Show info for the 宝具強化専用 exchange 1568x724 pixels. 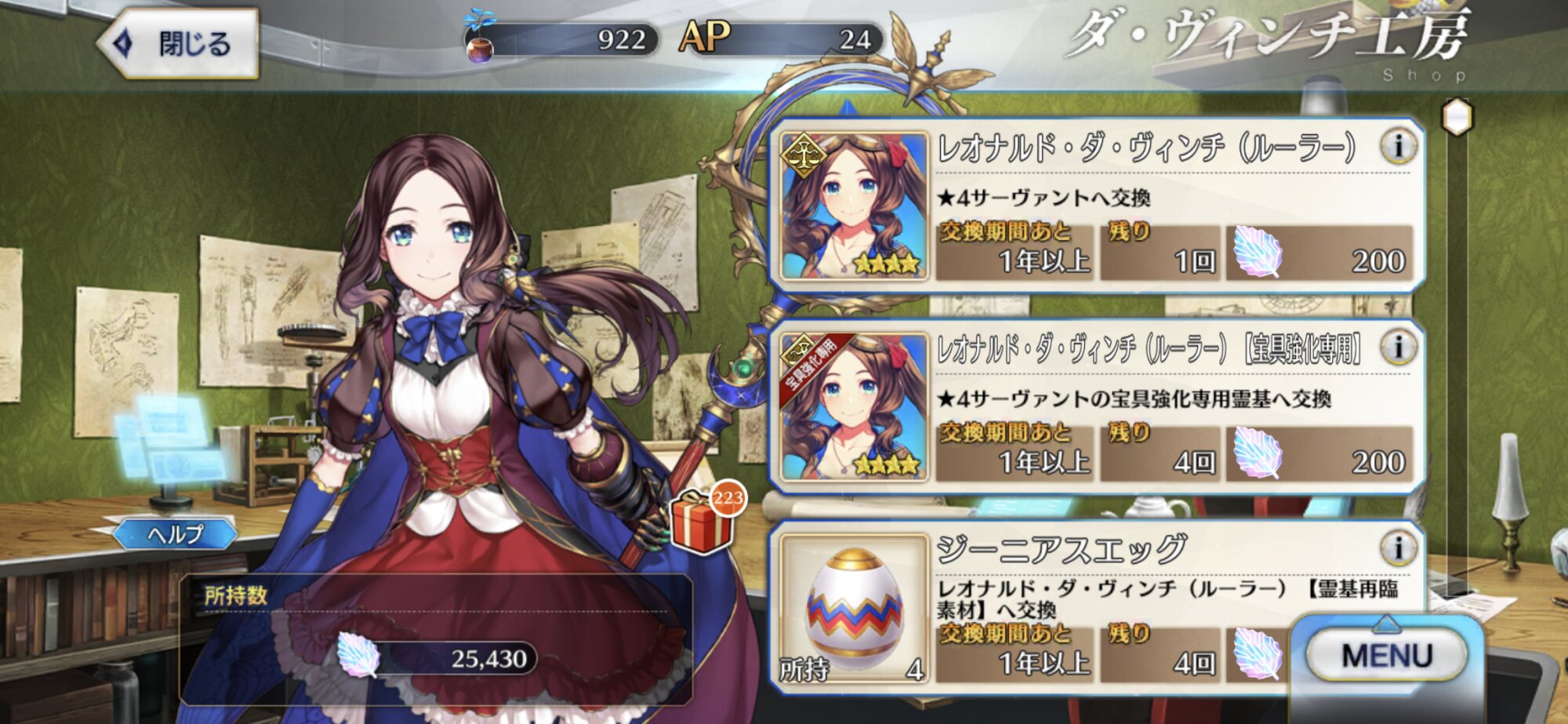1398,347
